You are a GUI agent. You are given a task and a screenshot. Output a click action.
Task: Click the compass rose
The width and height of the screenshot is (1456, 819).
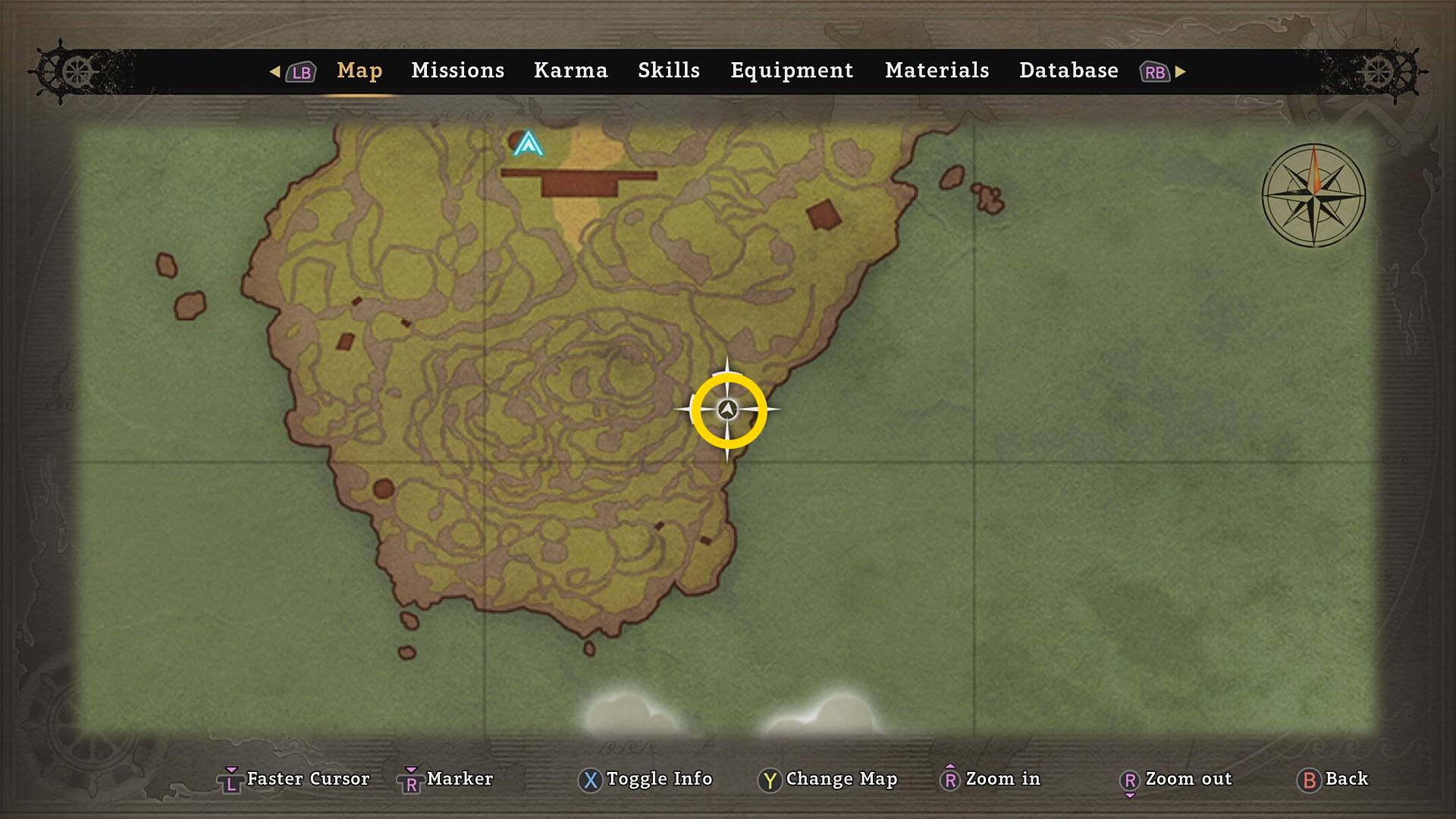(1313, 196)
